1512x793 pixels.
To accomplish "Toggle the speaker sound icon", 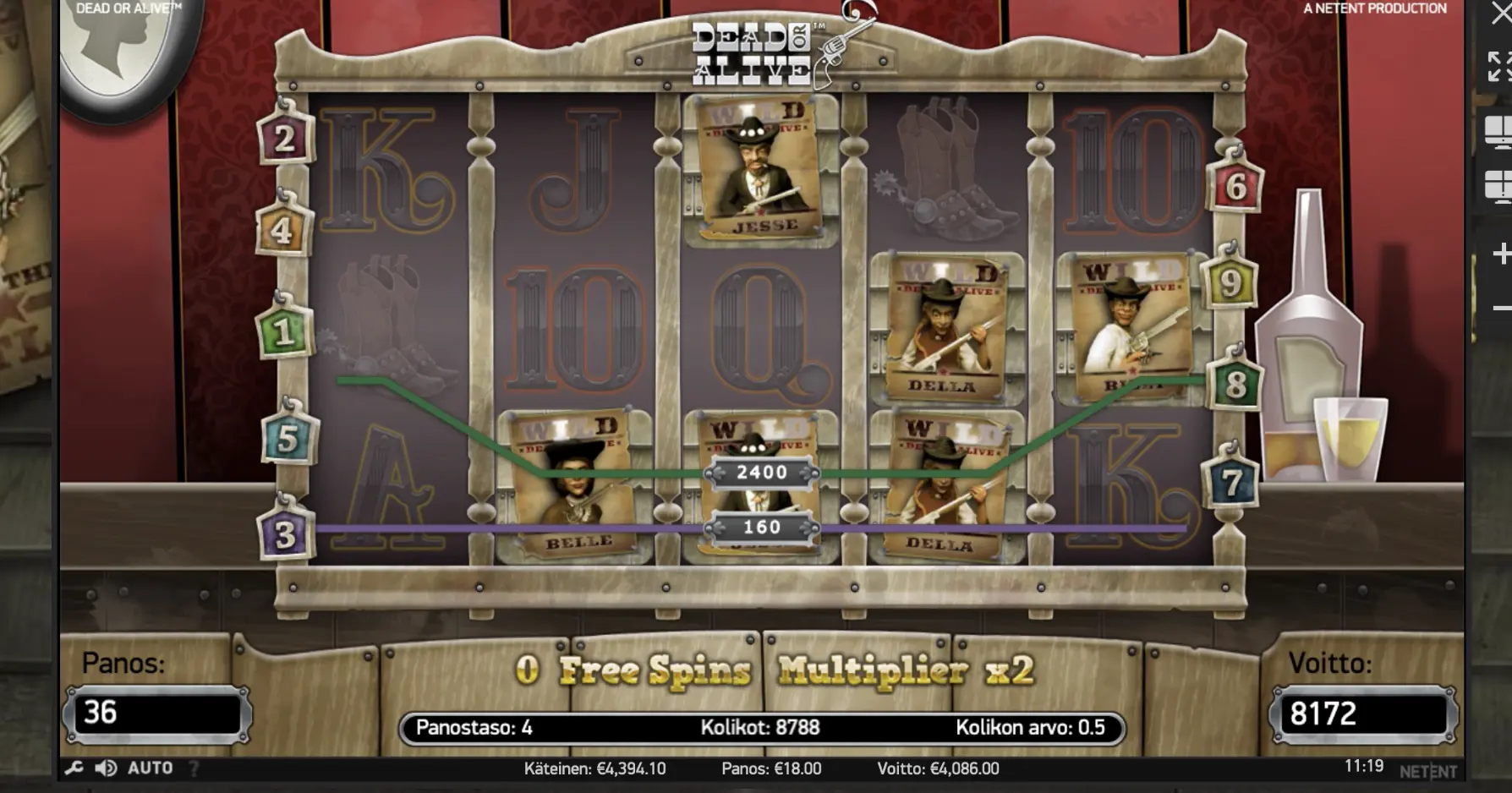I will [106, 768].
